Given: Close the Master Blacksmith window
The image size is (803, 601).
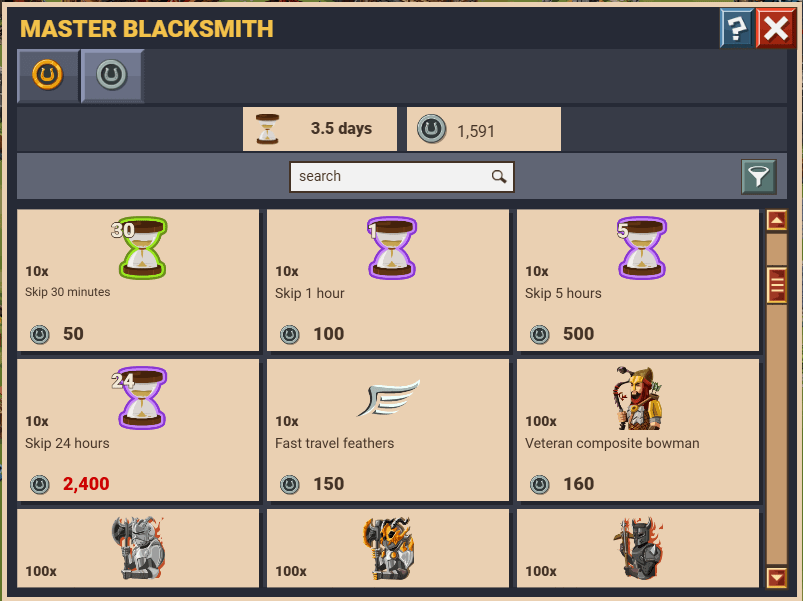Looking at the screenshot, I should click(x=775, y=29).
